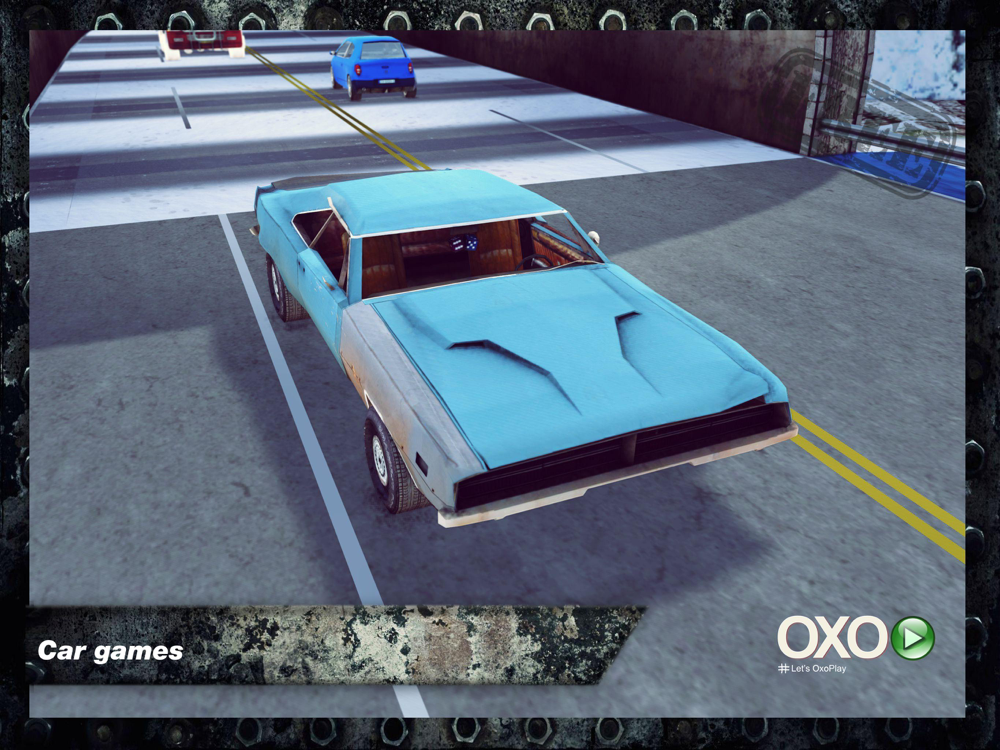Open the Let's OxoPlay hashtag link
The width and height of the screenshot is (1000, 750).
tap(811, 668)
